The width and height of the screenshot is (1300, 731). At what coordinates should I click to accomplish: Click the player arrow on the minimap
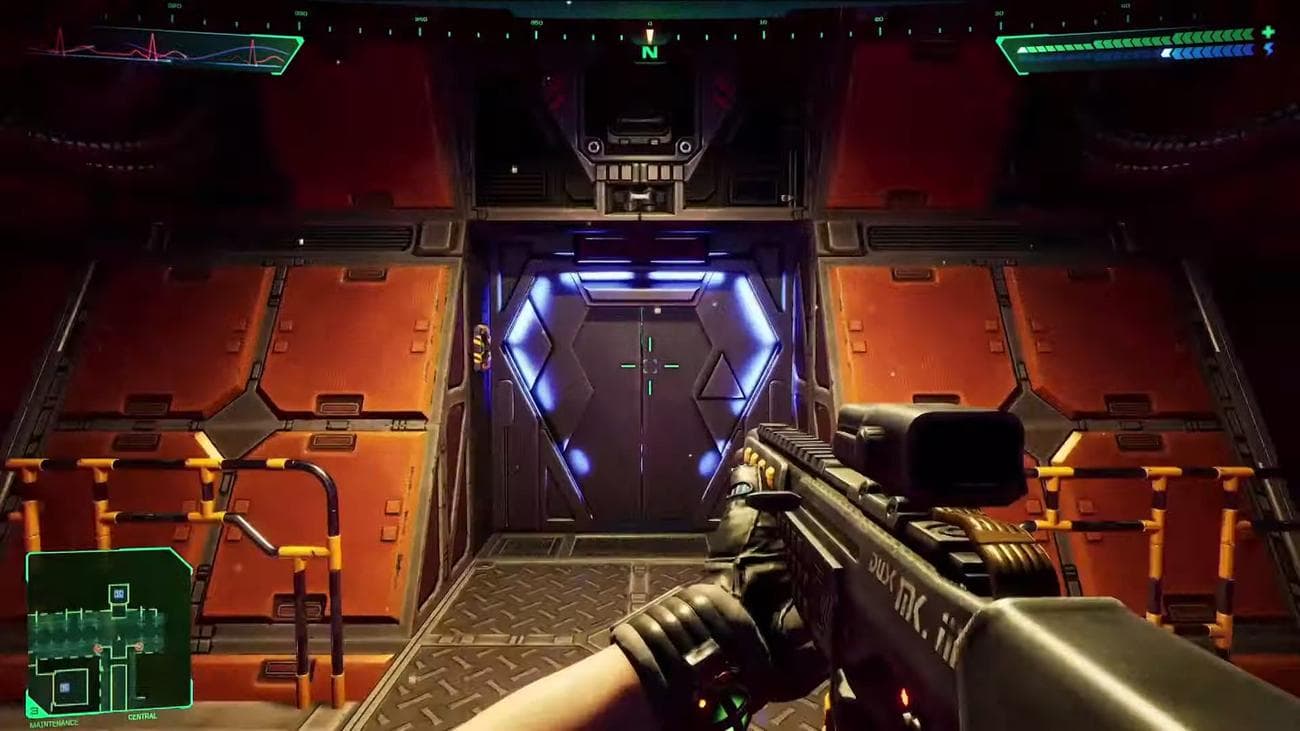(x=119, y=637)
